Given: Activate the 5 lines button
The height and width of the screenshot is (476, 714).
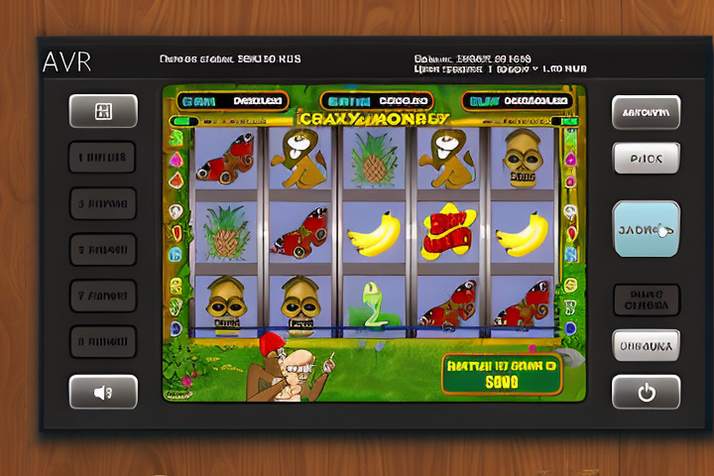Looking at the screenshot, I should [103, 249].
